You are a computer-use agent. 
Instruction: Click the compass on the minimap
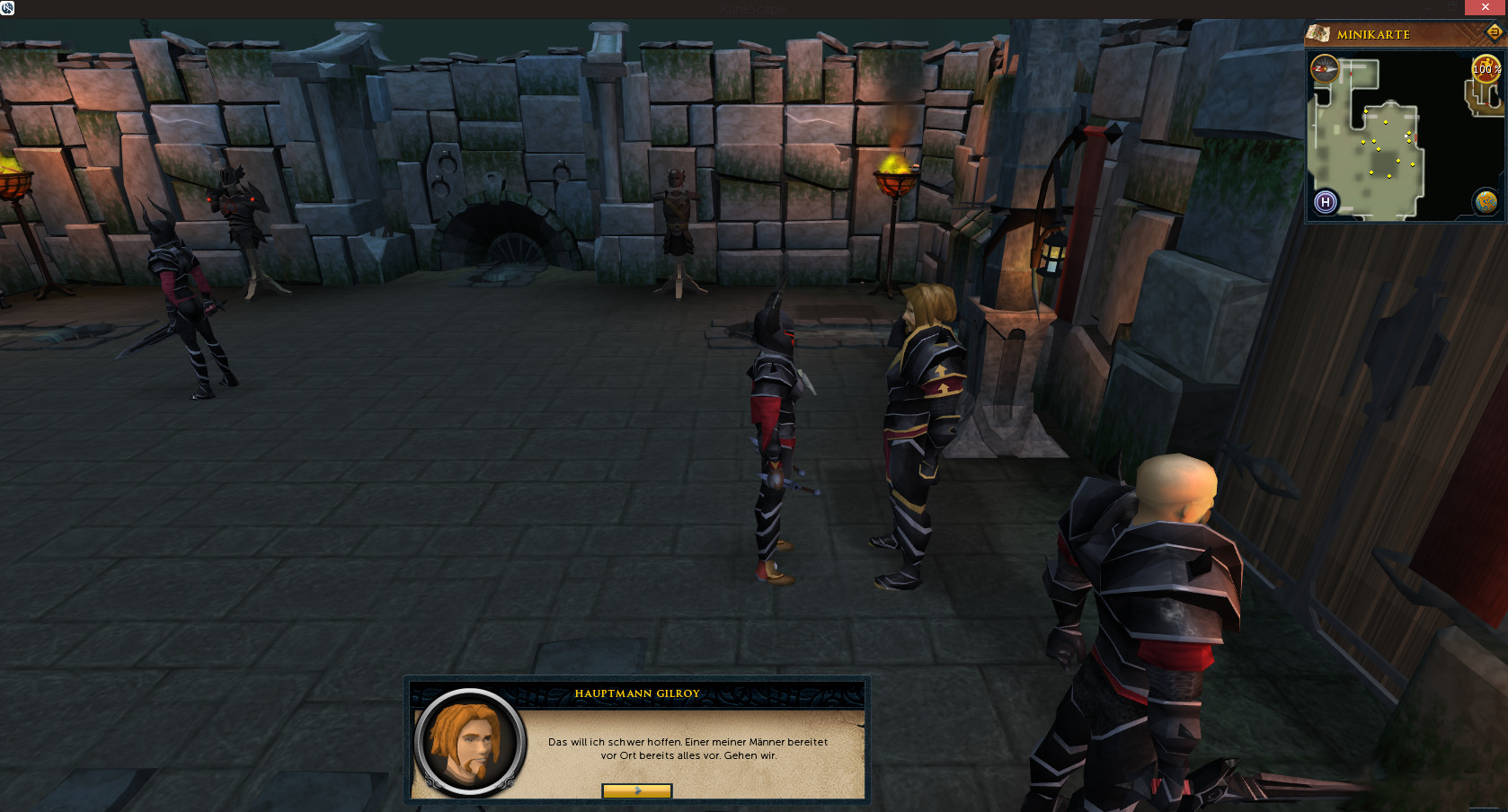tap(1325, 69)
